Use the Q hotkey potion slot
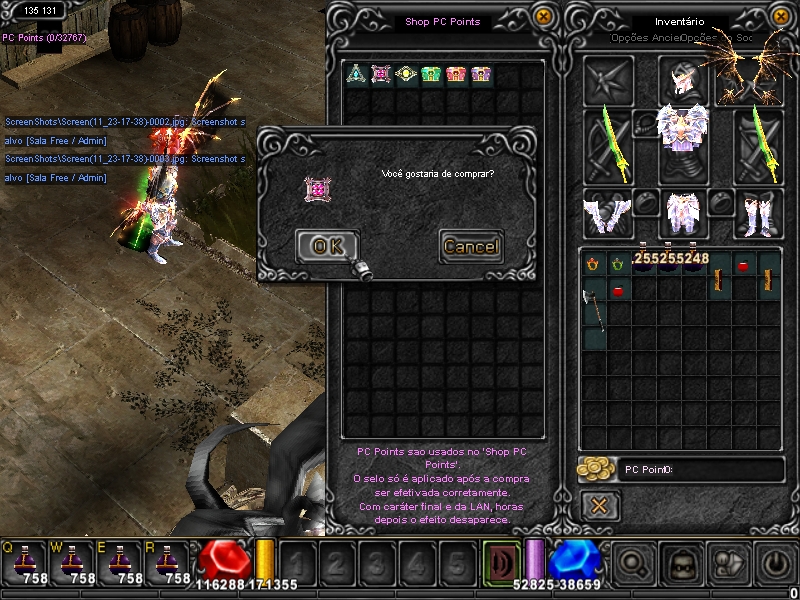This screenshot has width=800, height=600. (x=23, y=562)
